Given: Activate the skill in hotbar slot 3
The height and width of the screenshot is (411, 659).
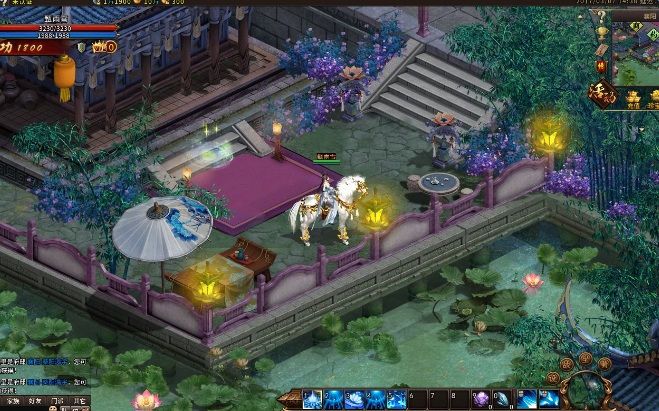Looking at the screenshot, I should [x=355, y=400].
